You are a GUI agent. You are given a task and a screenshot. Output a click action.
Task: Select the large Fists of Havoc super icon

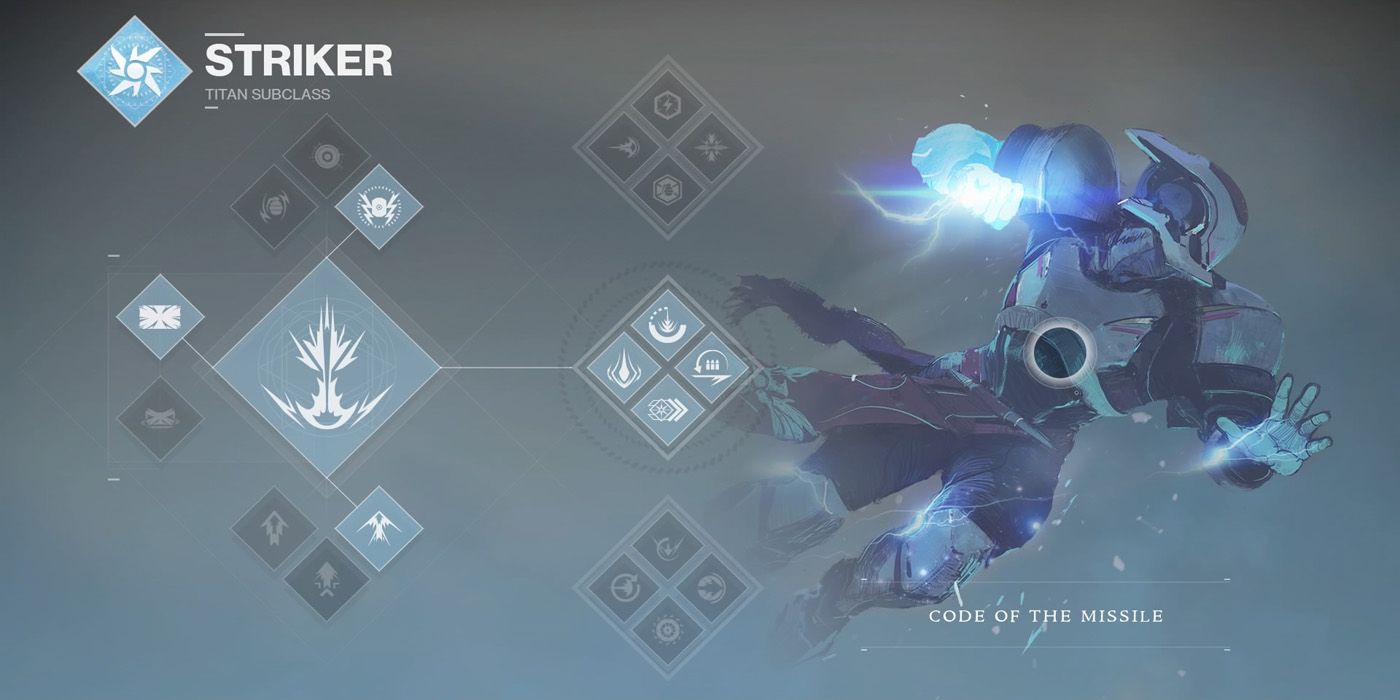[x=326, y=367]
